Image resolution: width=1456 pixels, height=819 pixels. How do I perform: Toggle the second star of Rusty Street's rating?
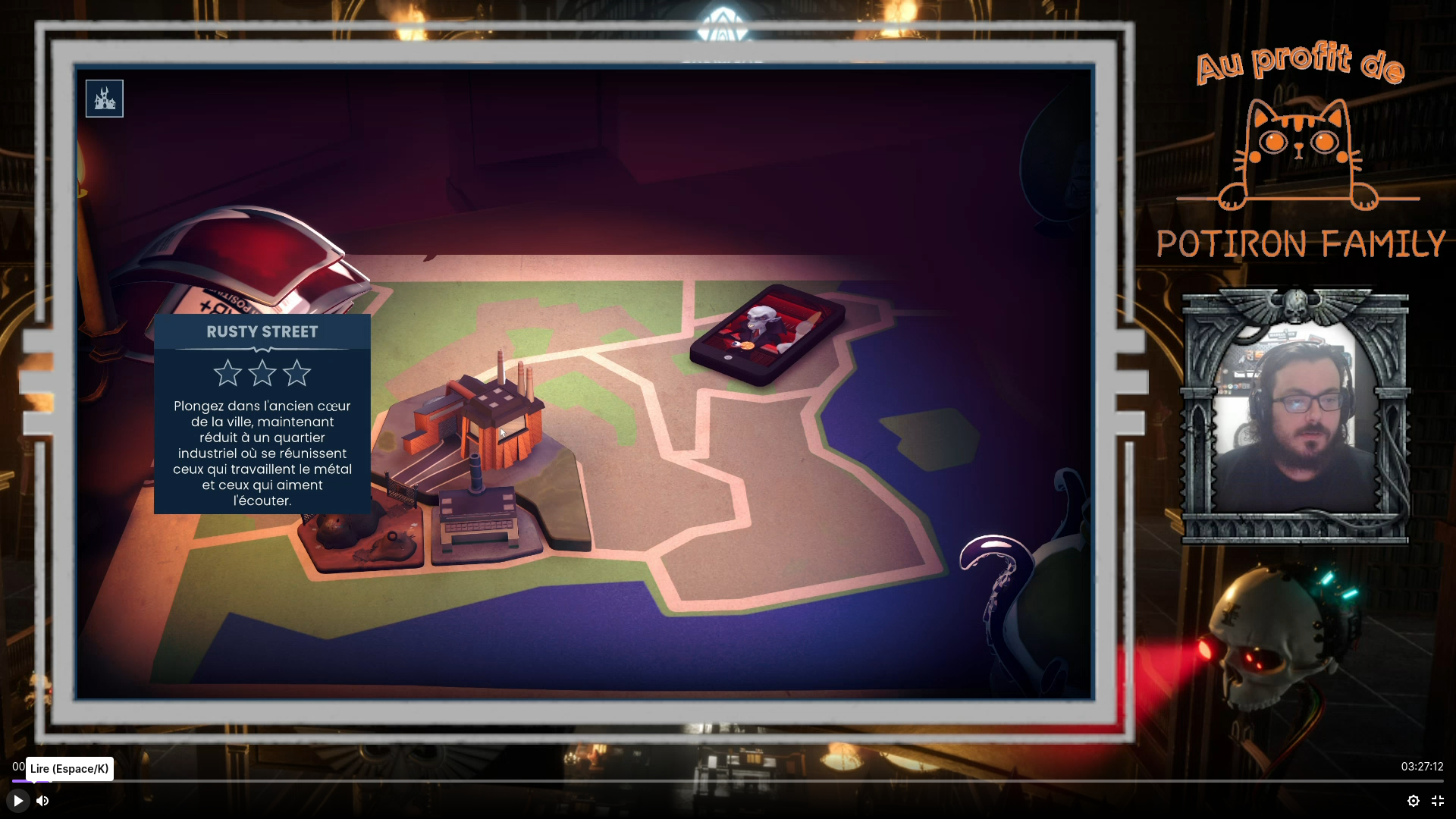pos(262,372)
